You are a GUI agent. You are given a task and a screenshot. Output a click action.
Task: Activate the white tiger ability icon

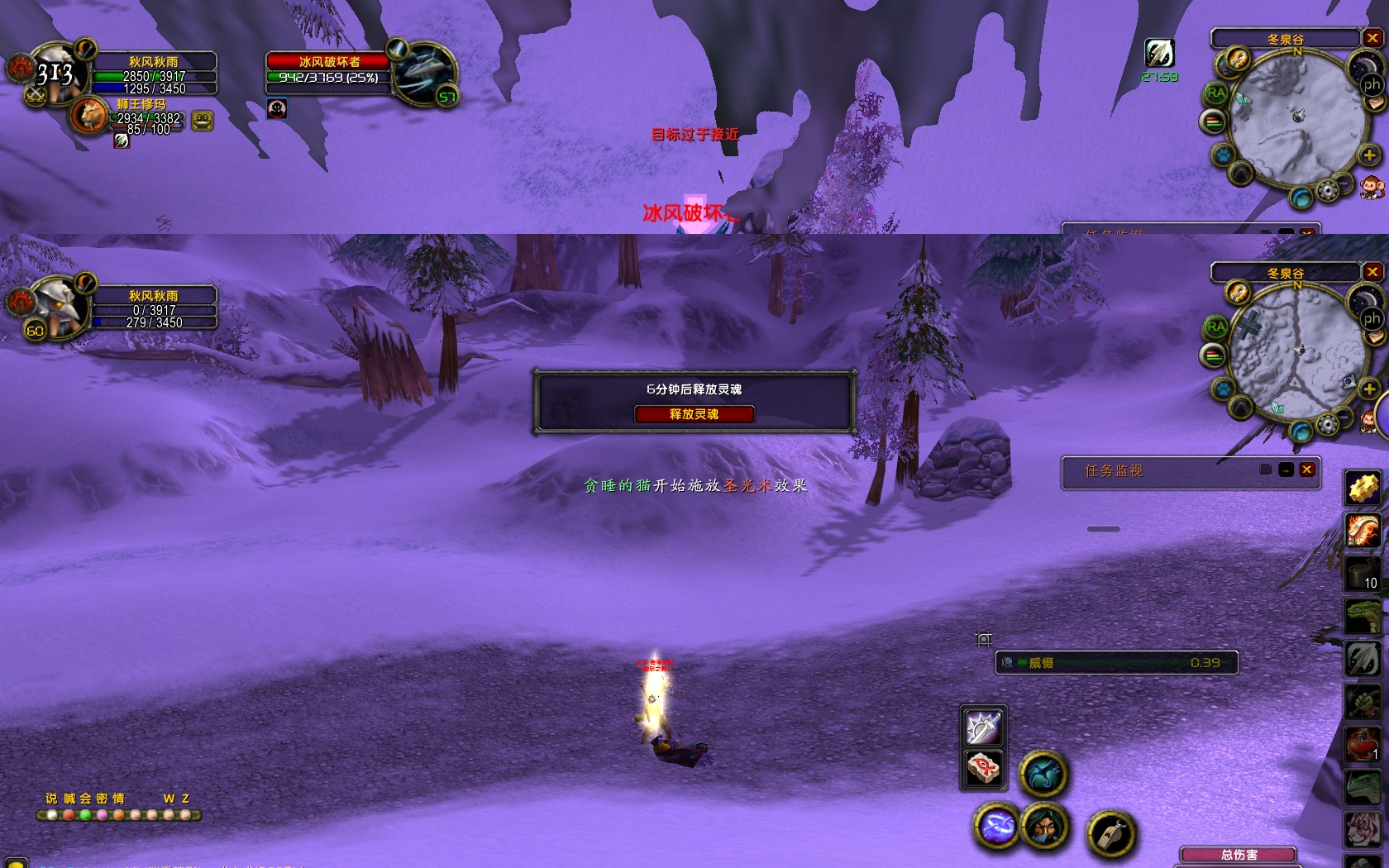tap(1363, 829)
